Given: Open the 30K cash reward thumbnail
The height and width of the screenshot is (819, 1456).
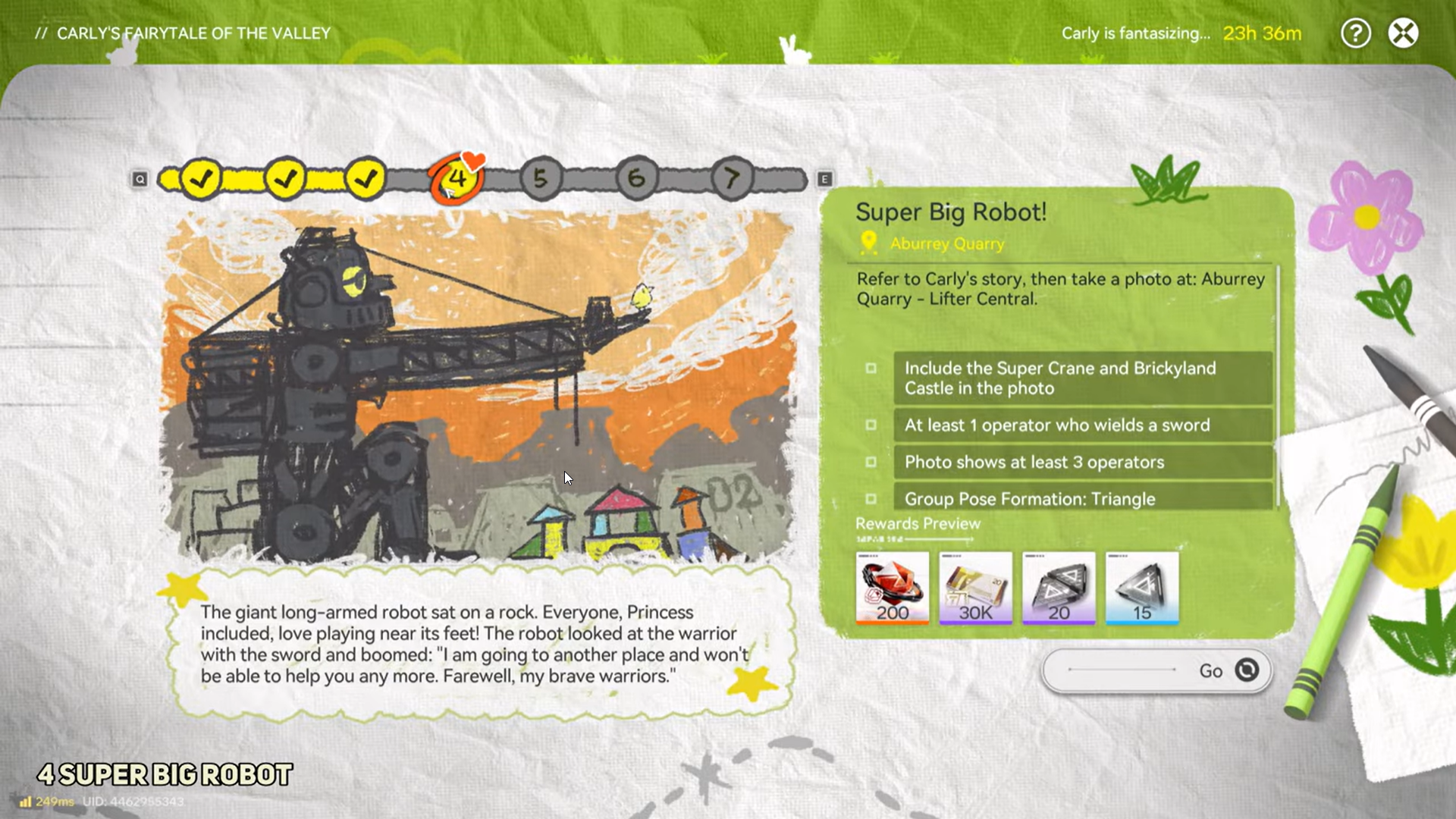Looking at the screenshot, I should (x=975, y=588).
